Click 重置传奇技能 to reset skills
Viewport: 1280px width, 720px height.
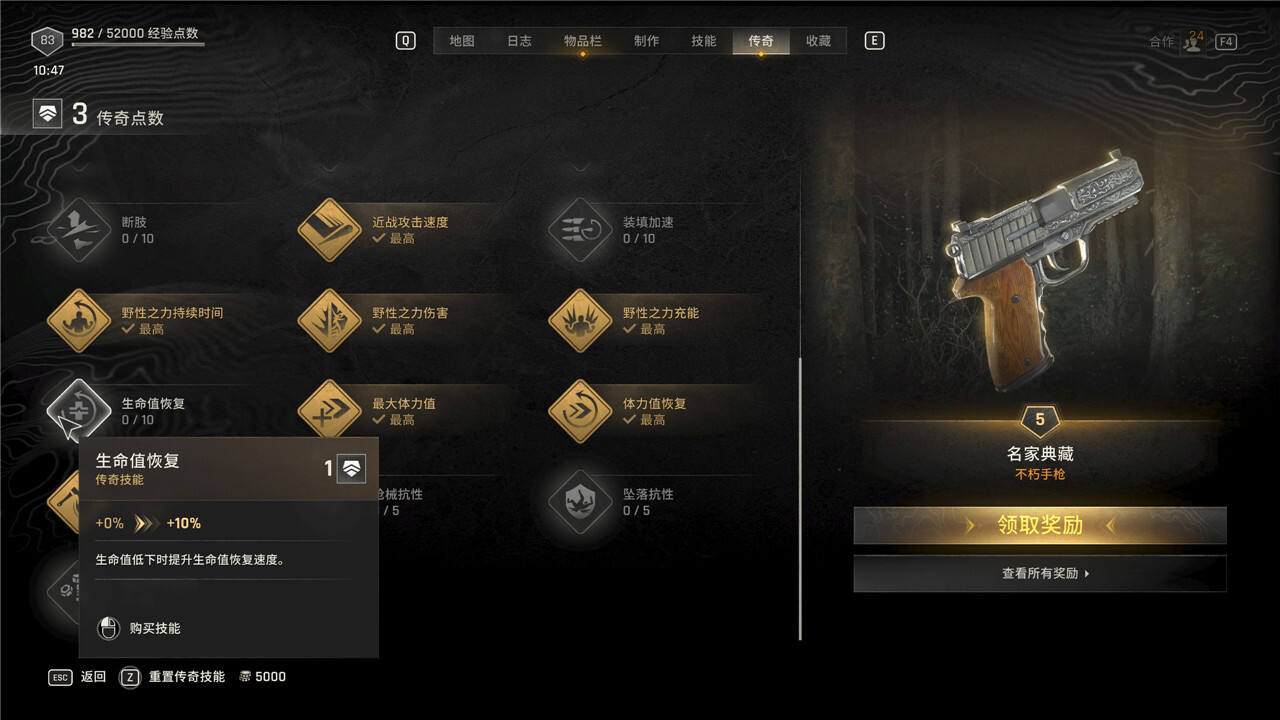tap(186, 677)
